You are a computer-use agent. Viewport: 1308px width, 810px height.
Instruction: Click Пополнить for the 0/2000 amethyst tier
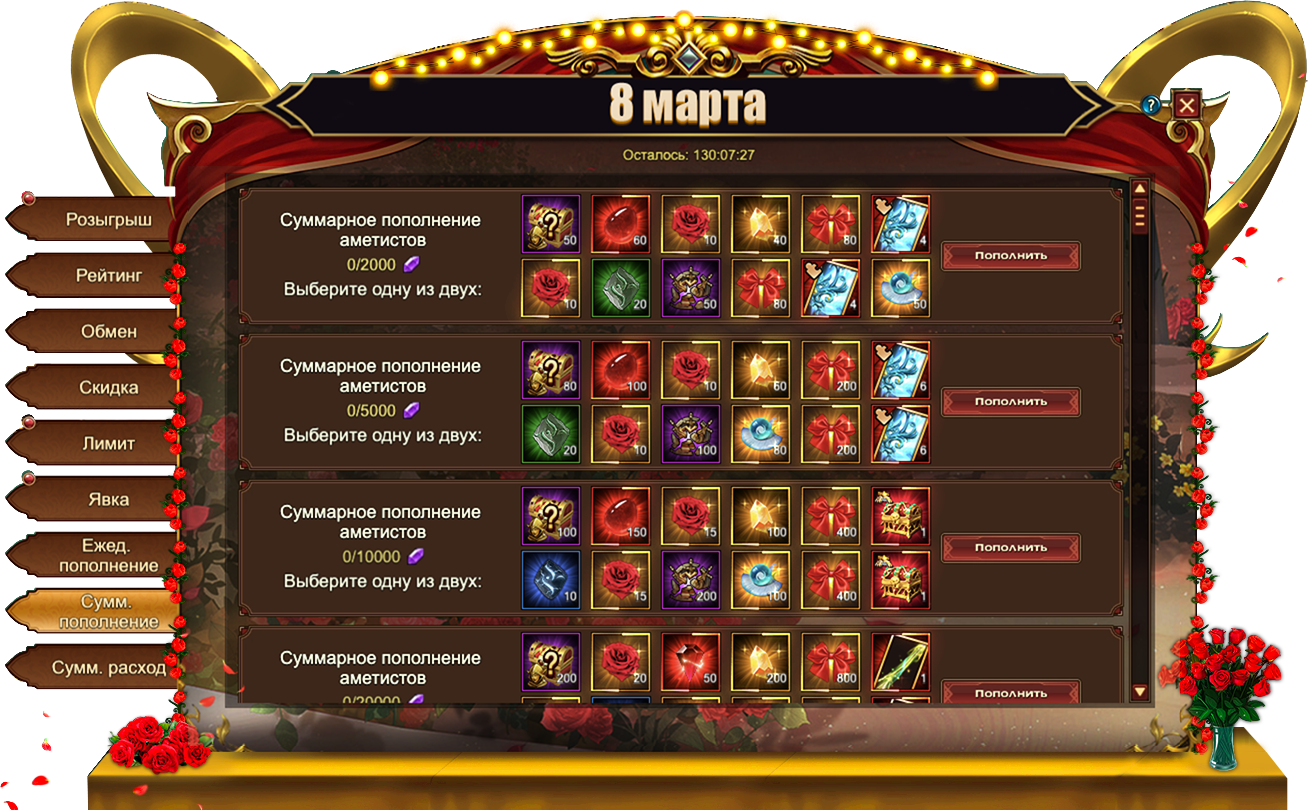pyautogui.click(x=1010, y=255)
